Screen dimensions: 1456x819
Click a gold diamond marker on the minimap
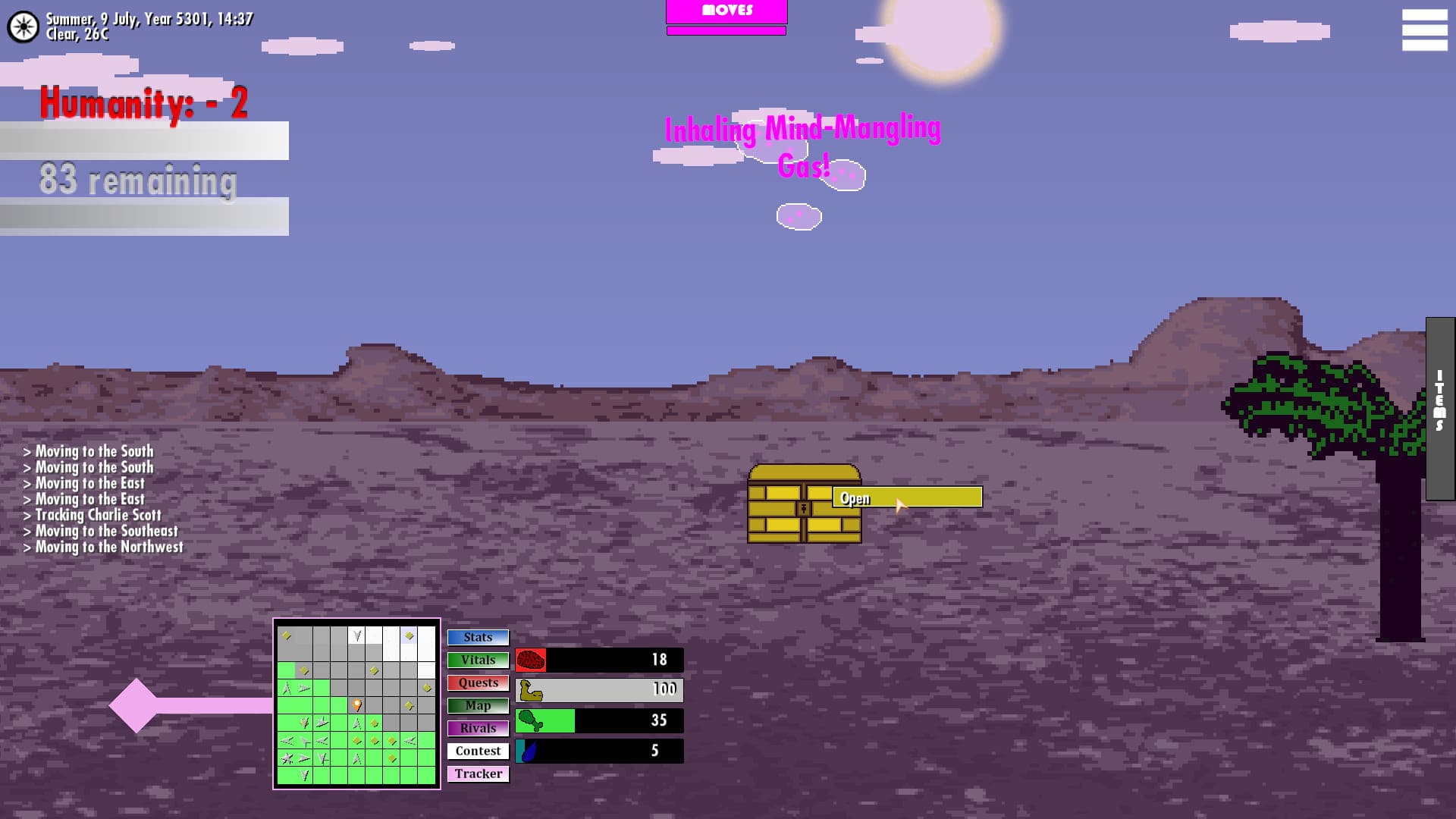(x=287, y=637)
